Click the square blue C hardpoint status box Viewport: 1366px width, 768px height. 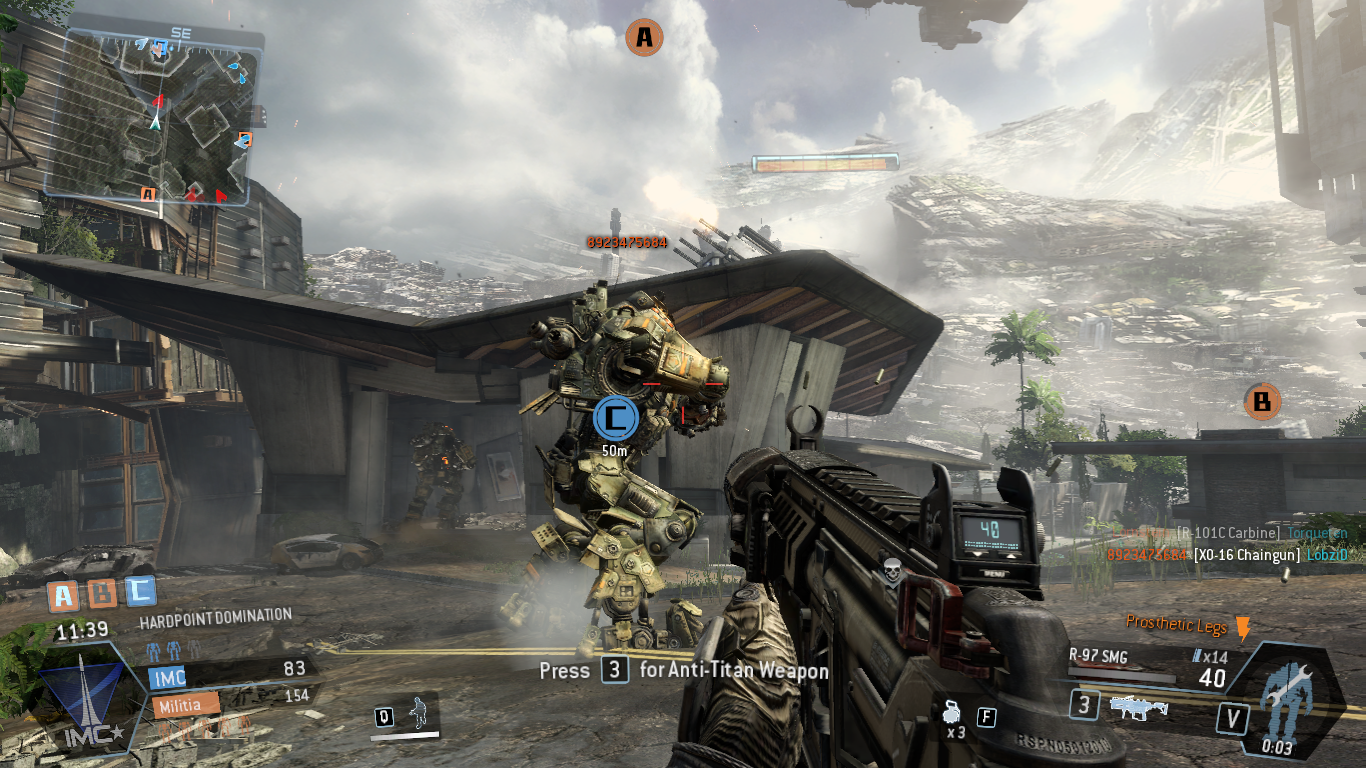point(140,591)
